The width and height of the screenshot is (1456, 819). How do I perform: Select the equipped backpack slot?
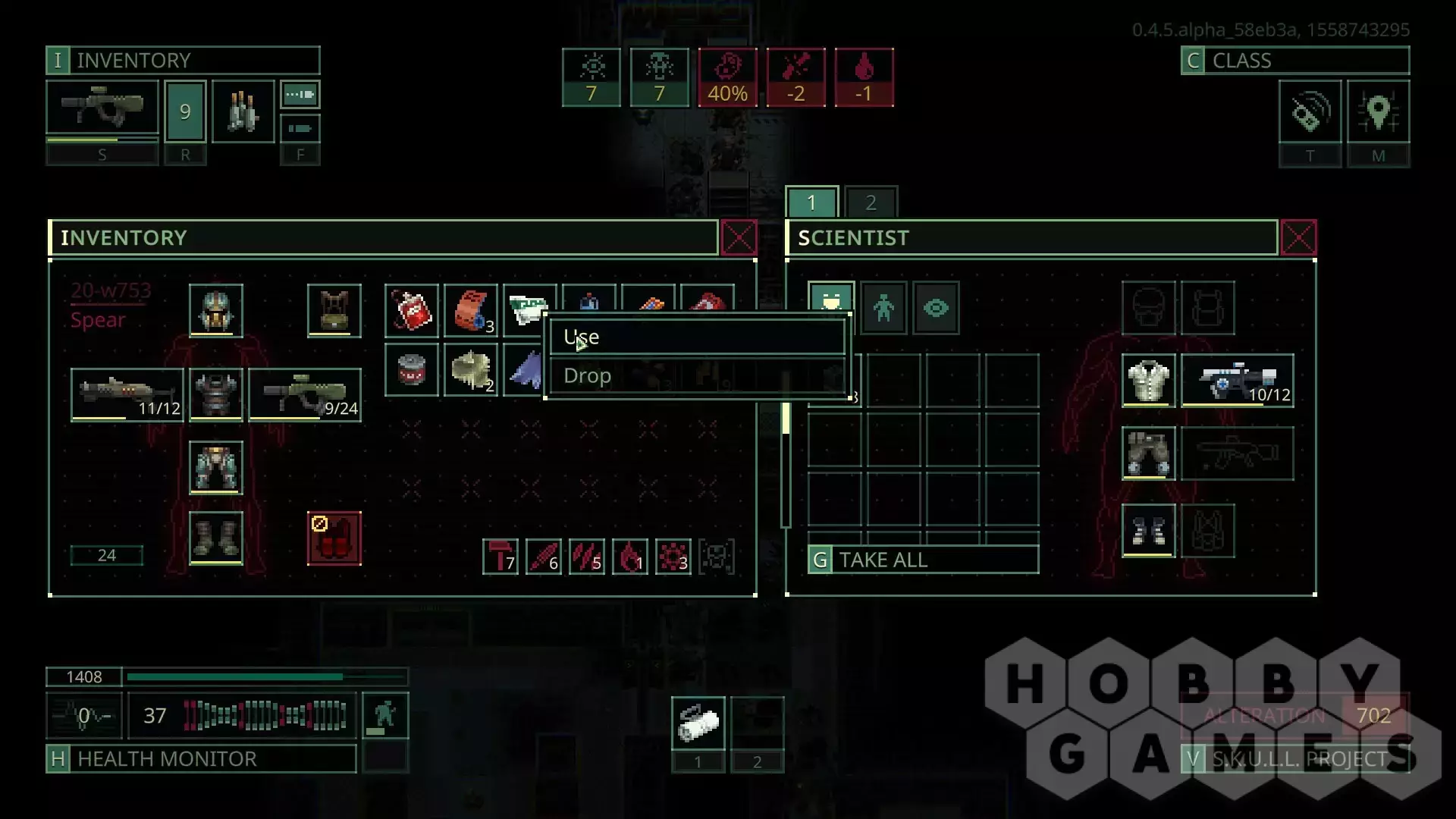point(334,311)
